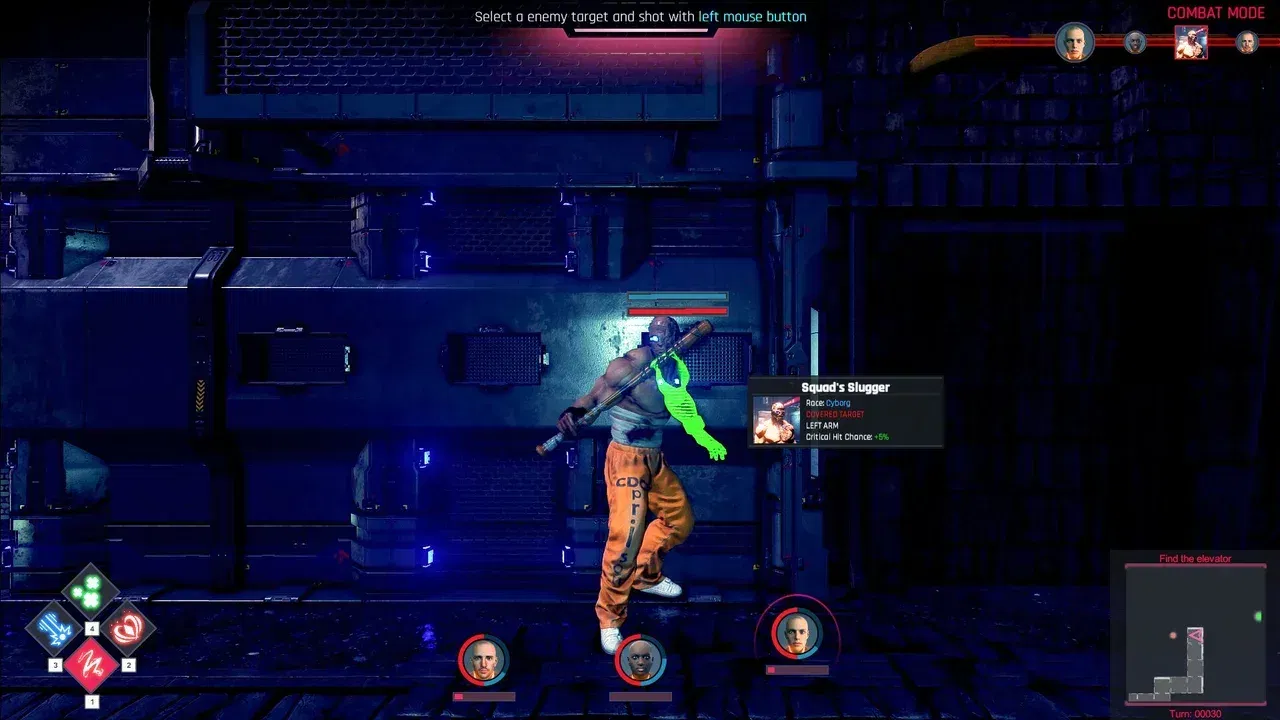Click the red health bar above Squad's Slugger
This screenshot has width=1280, height=720.
coord(675,311)
